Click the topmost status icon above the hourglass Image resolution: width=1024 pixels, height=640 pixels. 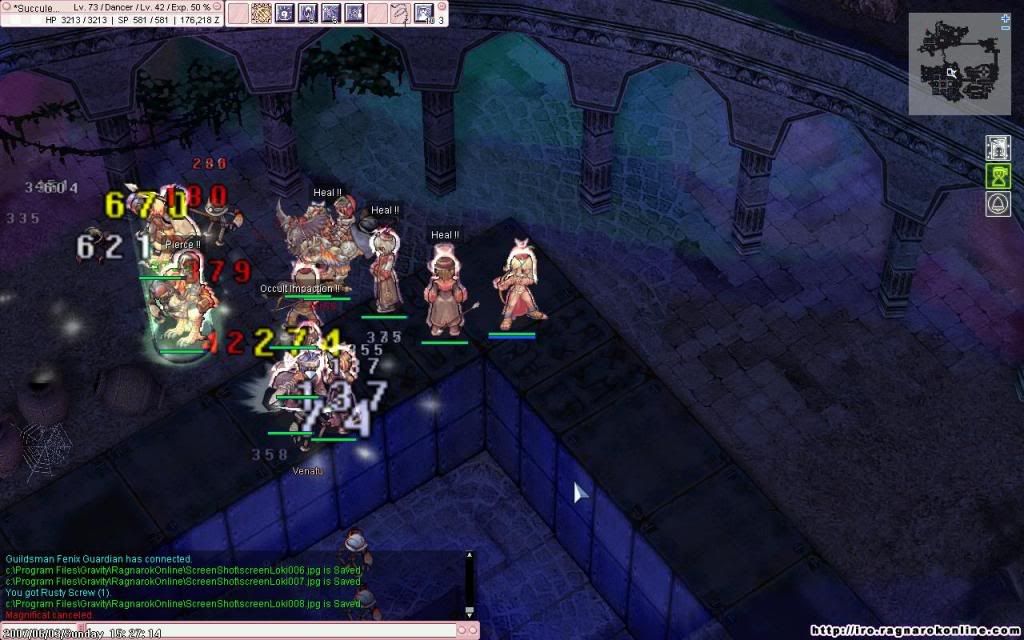click(997, 148)
